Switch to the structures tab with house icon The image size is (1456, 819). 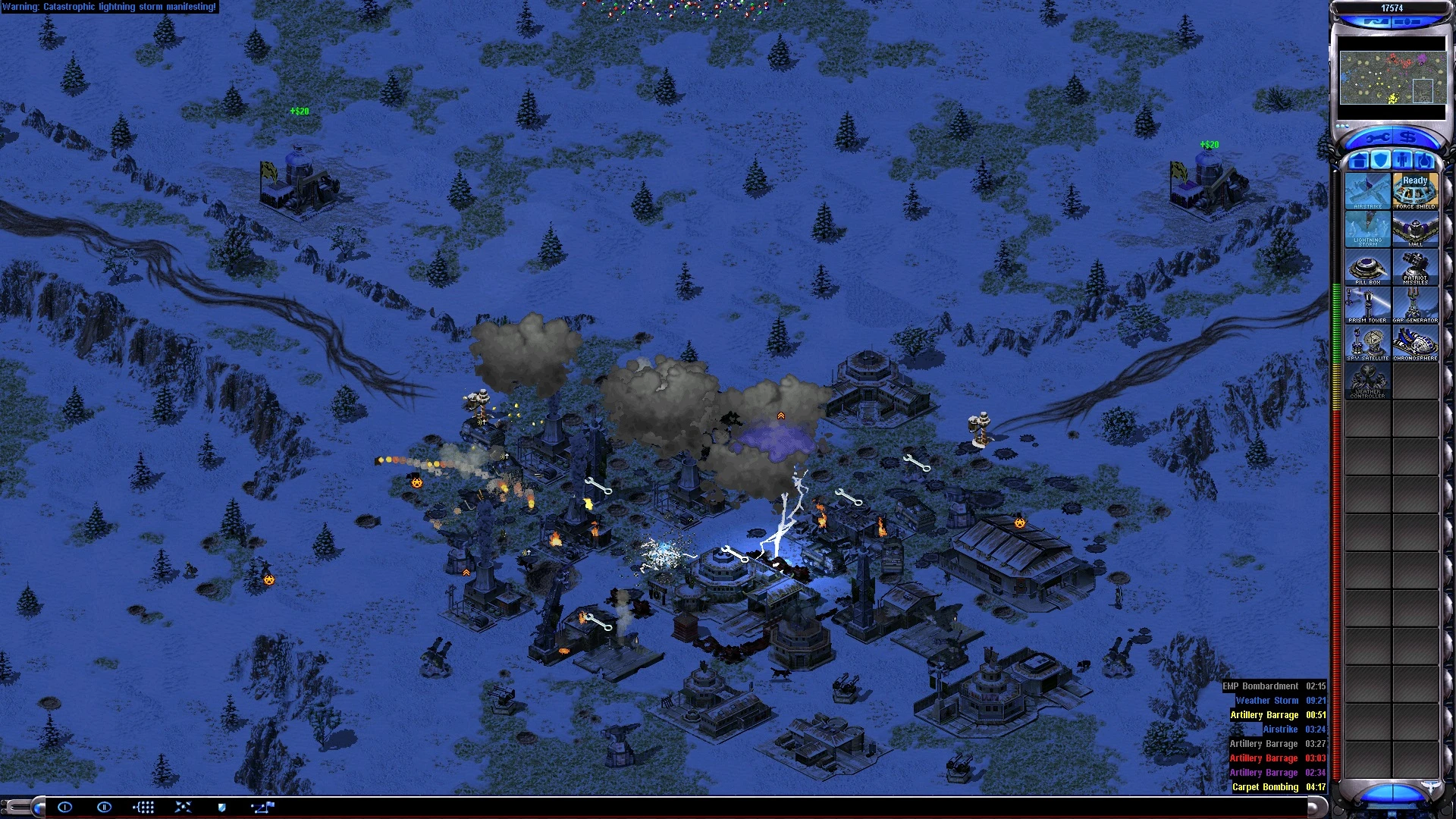1359,161
